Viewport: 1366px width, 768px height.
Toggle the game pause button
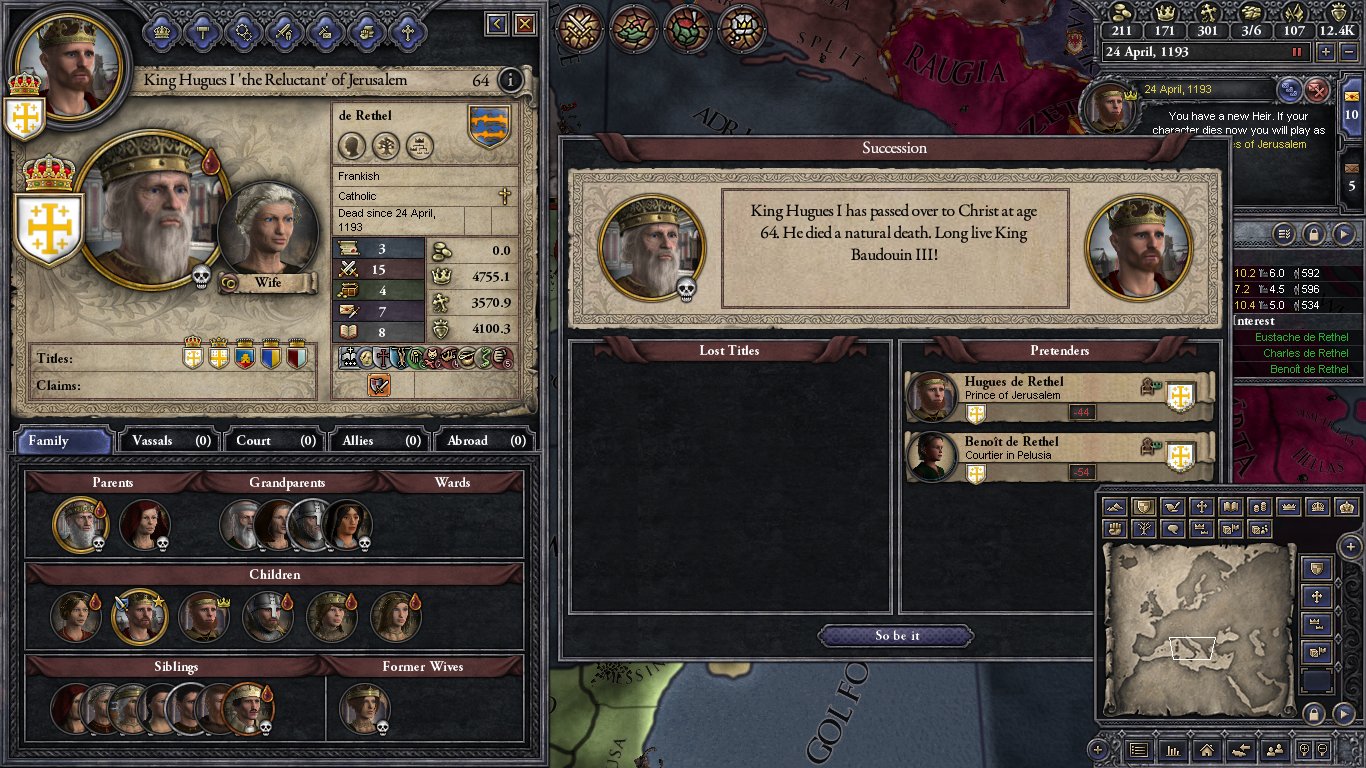[1298, 52]
